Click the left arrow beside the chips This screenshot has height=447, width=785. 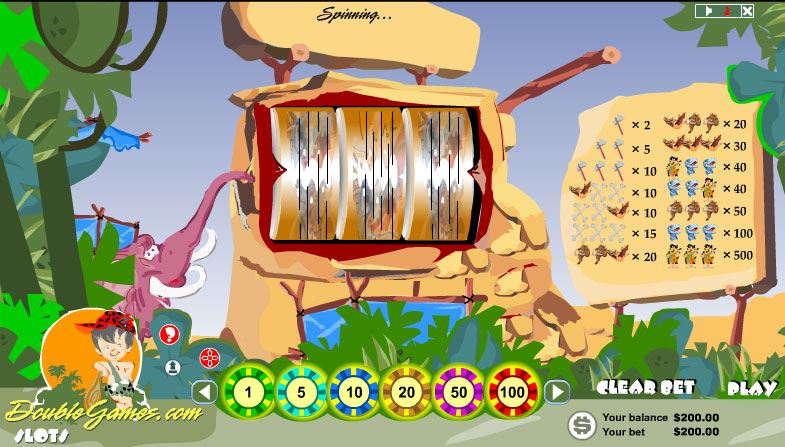coord(205,391)
